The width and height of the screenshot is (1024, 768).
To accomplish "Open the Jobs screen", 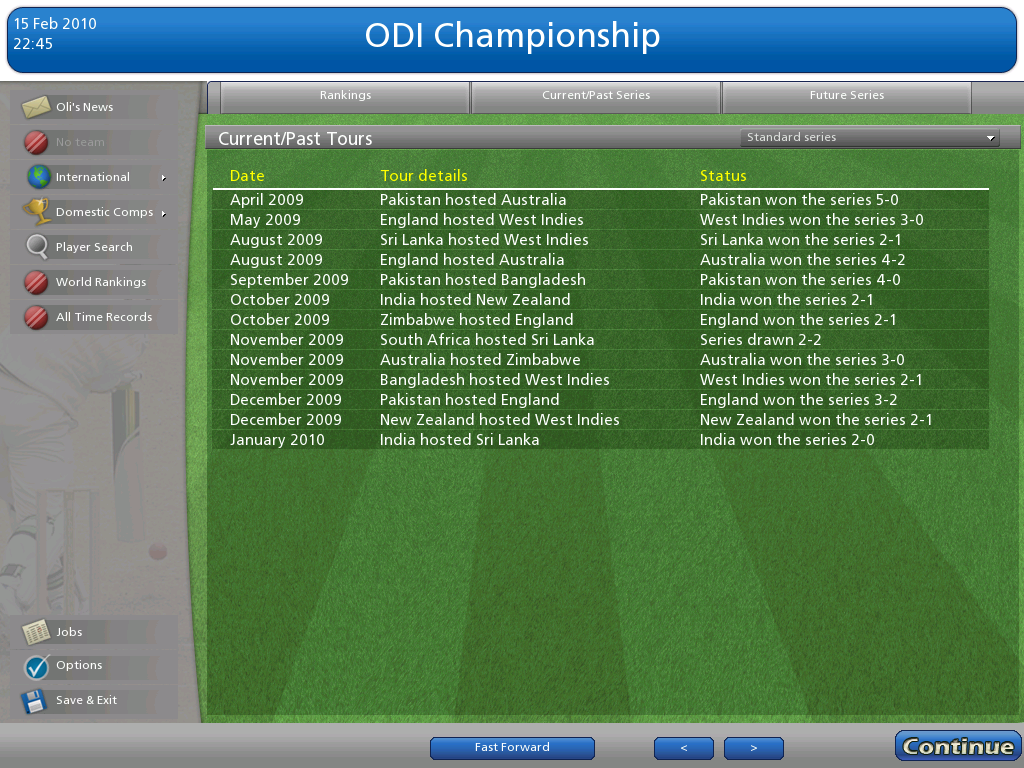I will [69, 632].
